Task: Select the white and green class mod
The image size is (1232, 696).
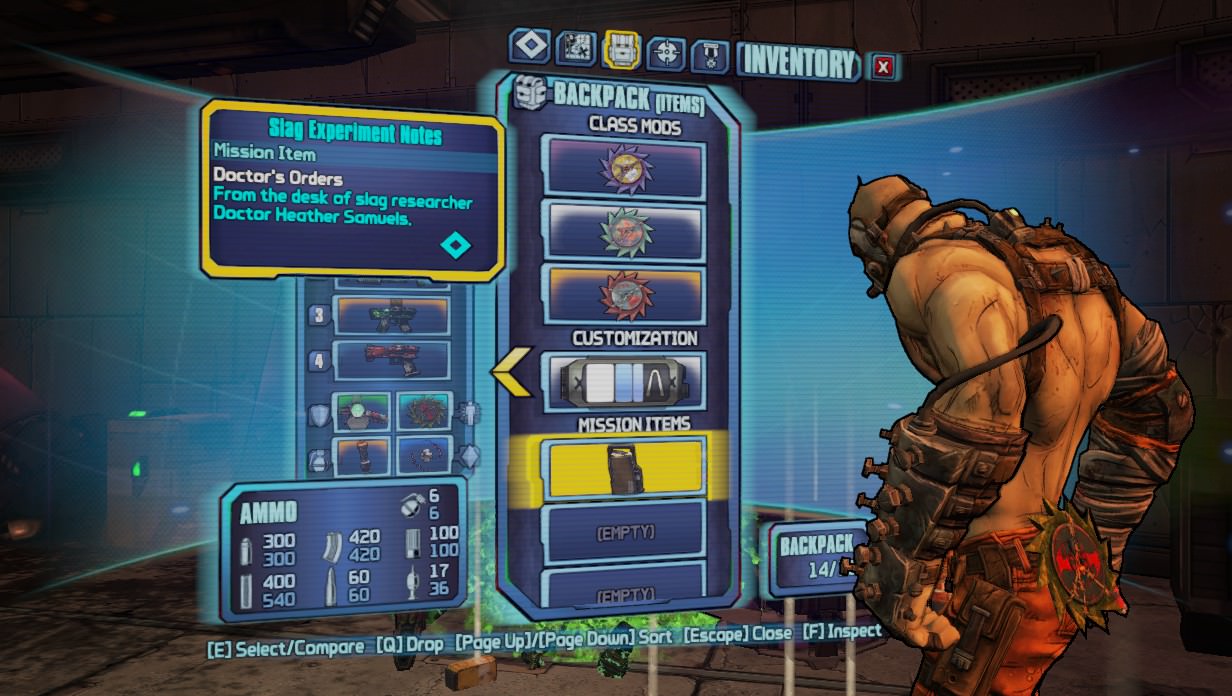Action: coord(624,231)
